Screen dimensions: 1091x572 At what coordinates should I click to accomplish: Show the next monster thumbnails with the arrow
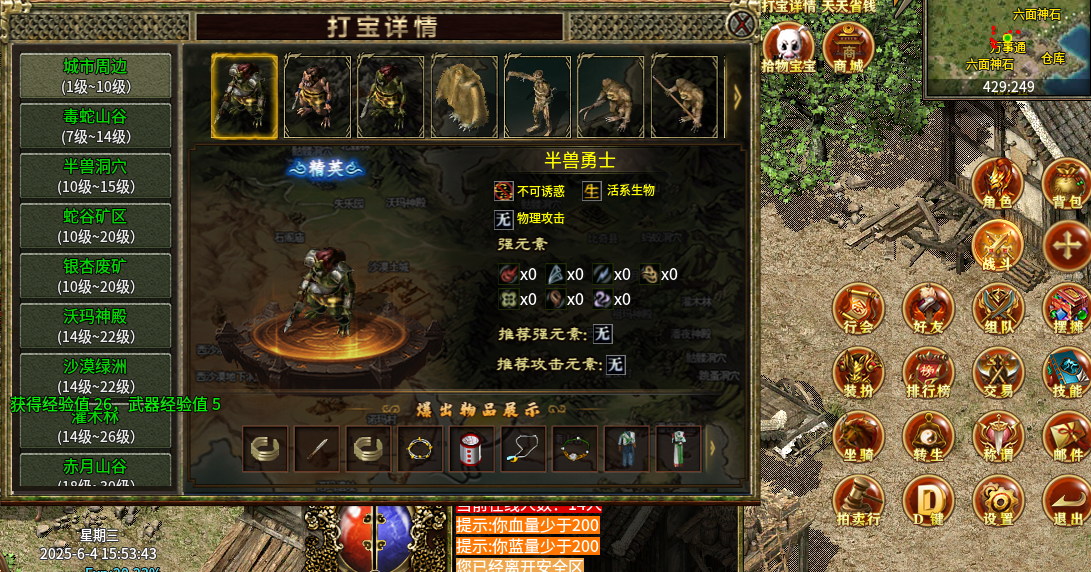click(738, 96)
